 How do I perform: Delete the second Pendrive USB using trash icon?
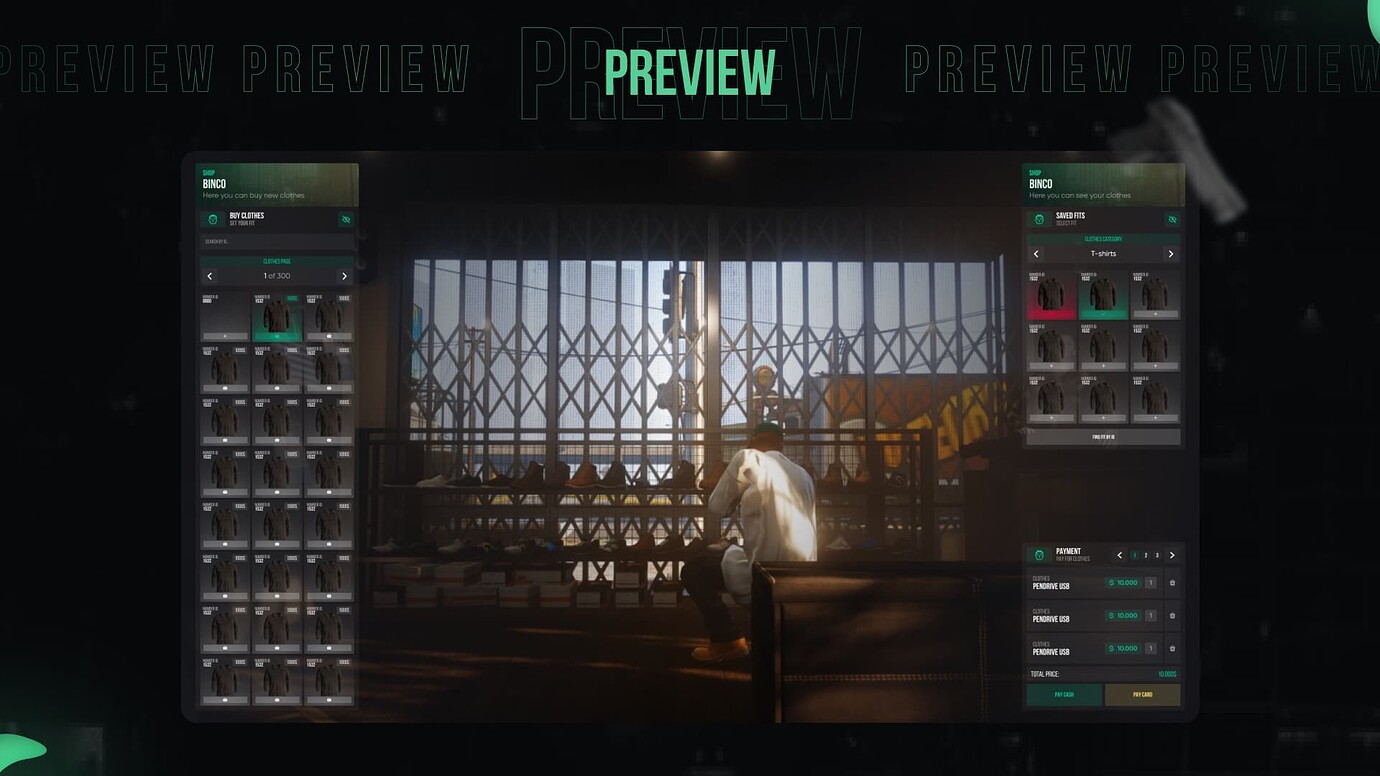pyautogui.click(x=1171, y=615)
